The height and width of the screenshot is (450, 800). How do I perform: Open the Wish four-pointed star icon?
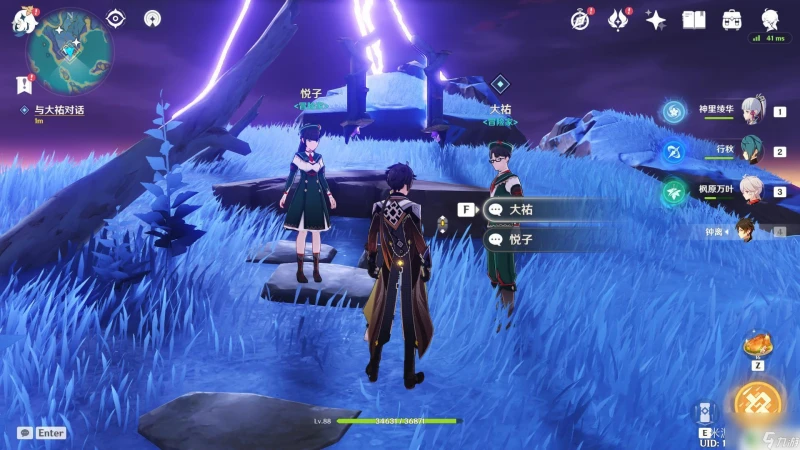click(656, 19)
